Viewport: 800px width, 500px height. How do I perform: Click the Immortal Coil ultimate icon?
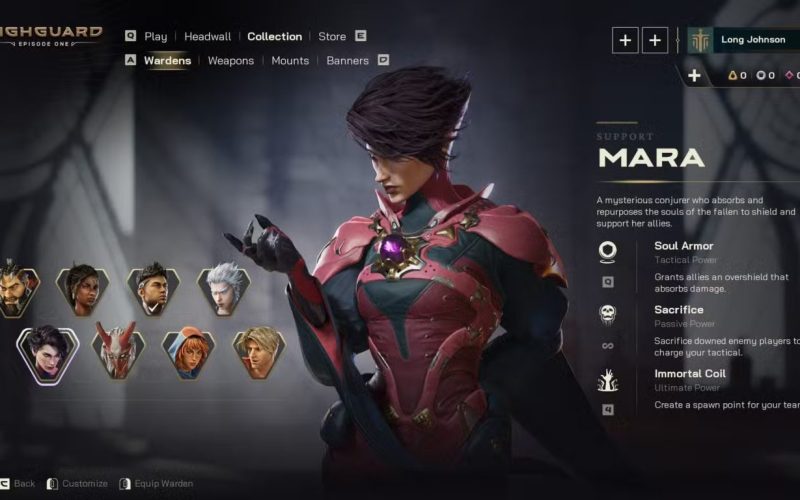[607, 380]
